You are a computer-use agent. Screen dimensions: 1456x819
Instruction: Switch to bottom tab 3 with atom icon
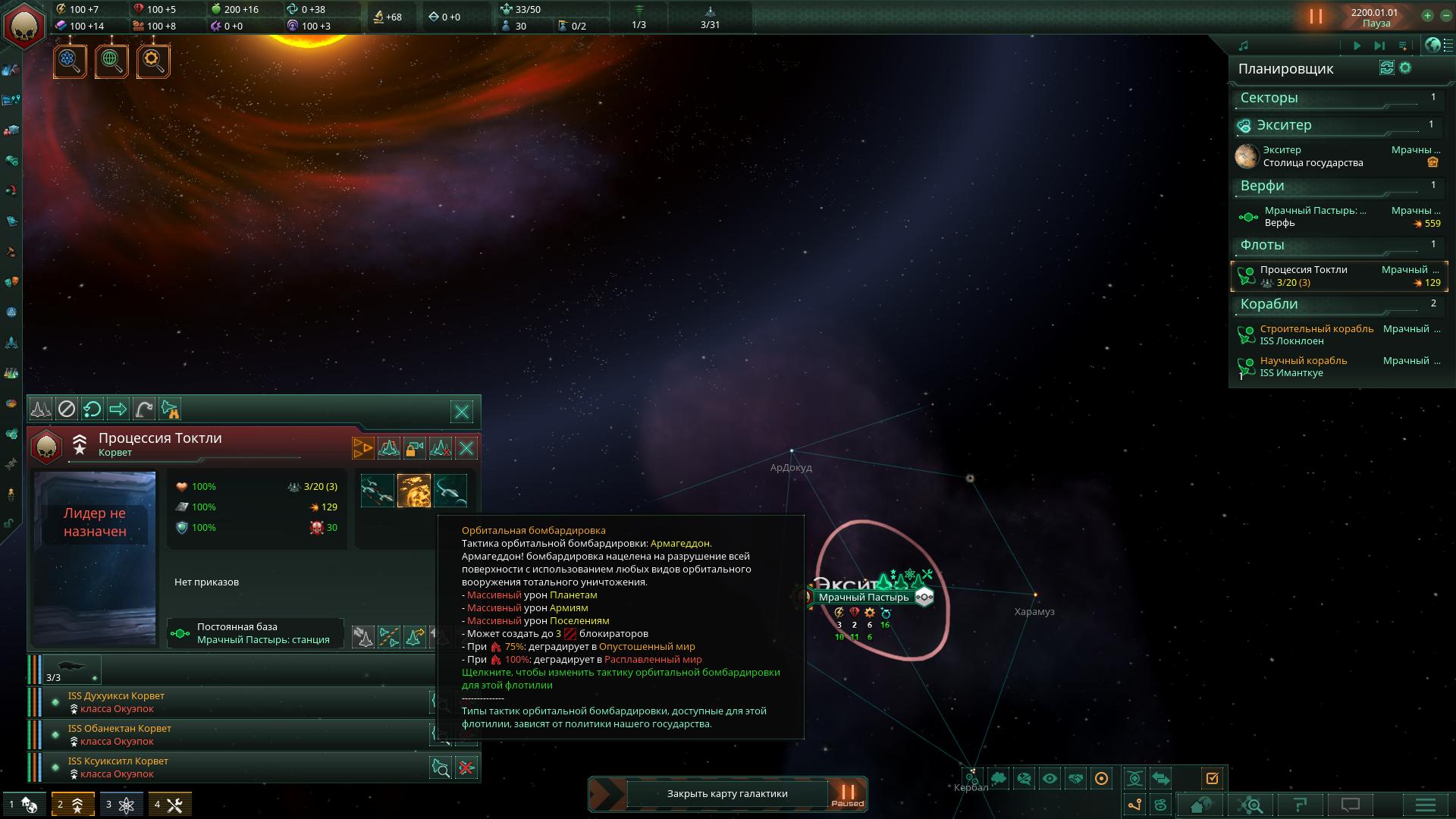click(120, 805)
